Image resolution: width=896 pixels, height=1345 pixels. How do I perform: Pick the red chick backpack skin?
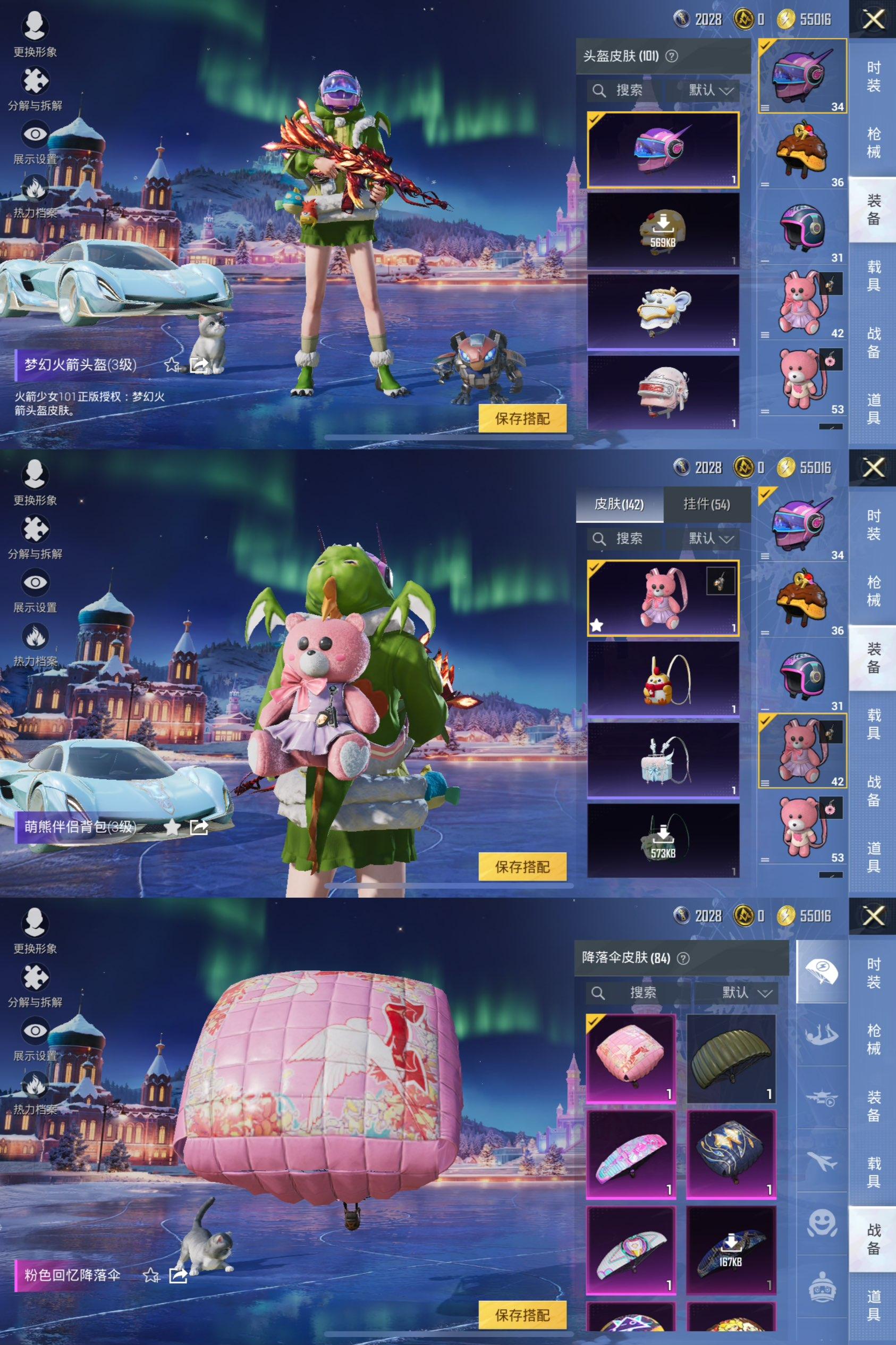[x=663, y=678]
